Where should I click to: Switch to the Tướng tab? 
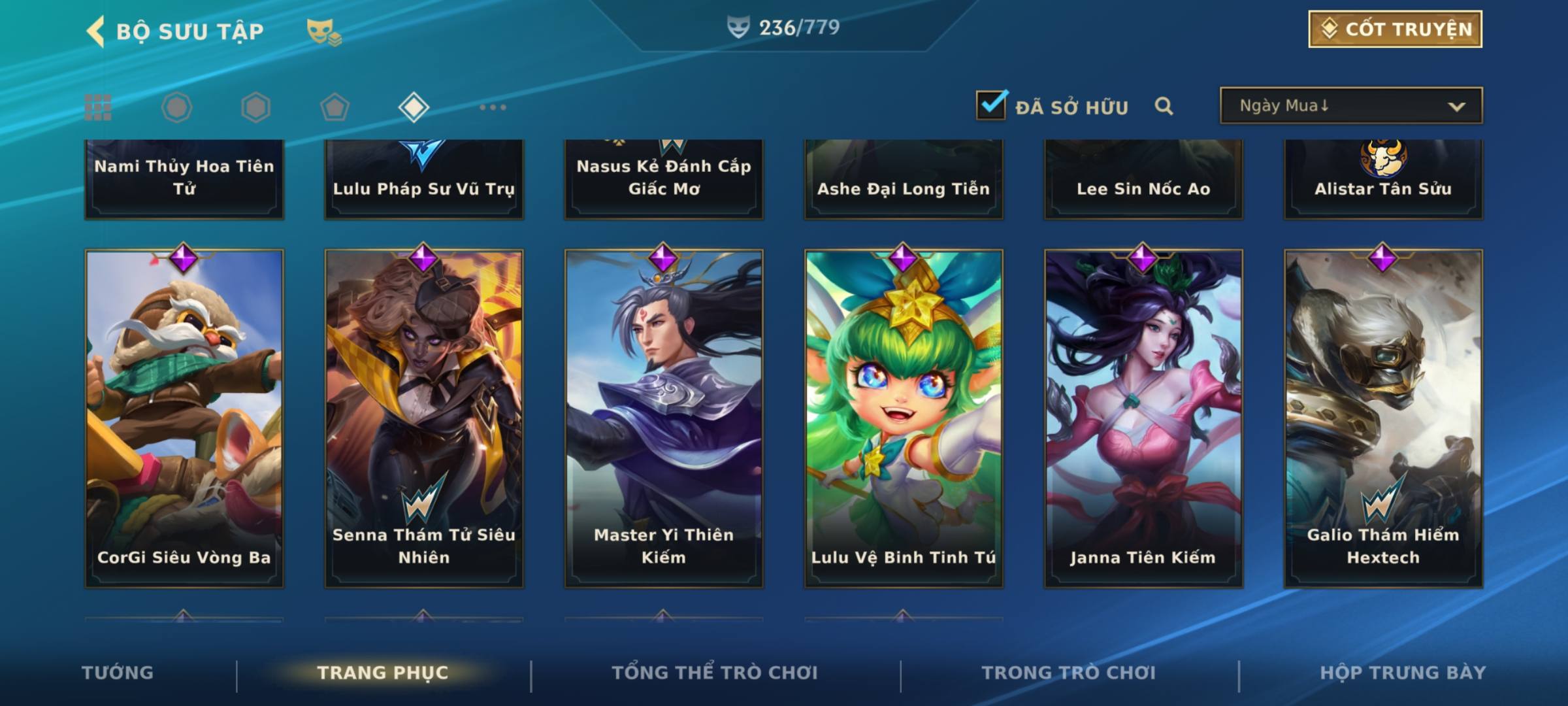tap(118, 673)
